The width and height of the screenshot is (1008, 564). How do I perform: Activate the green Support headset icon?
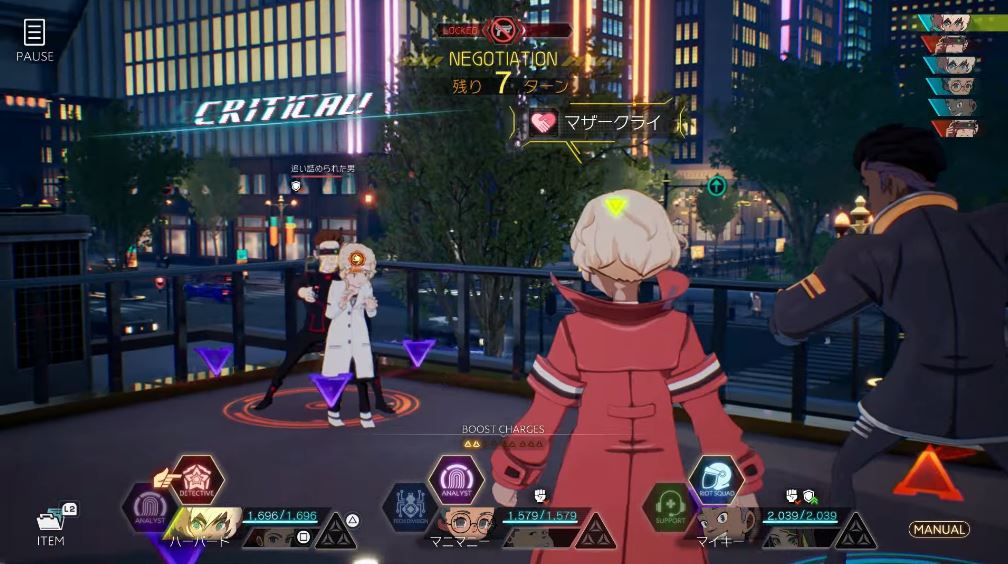pos(668,508)
